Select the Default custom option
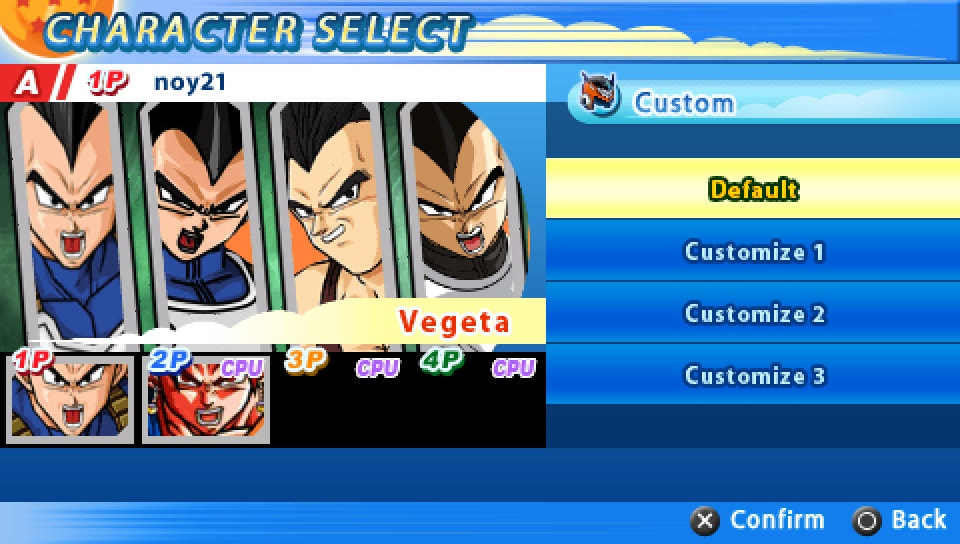Screen dimensions: 960x544 (x=753, y=189)
